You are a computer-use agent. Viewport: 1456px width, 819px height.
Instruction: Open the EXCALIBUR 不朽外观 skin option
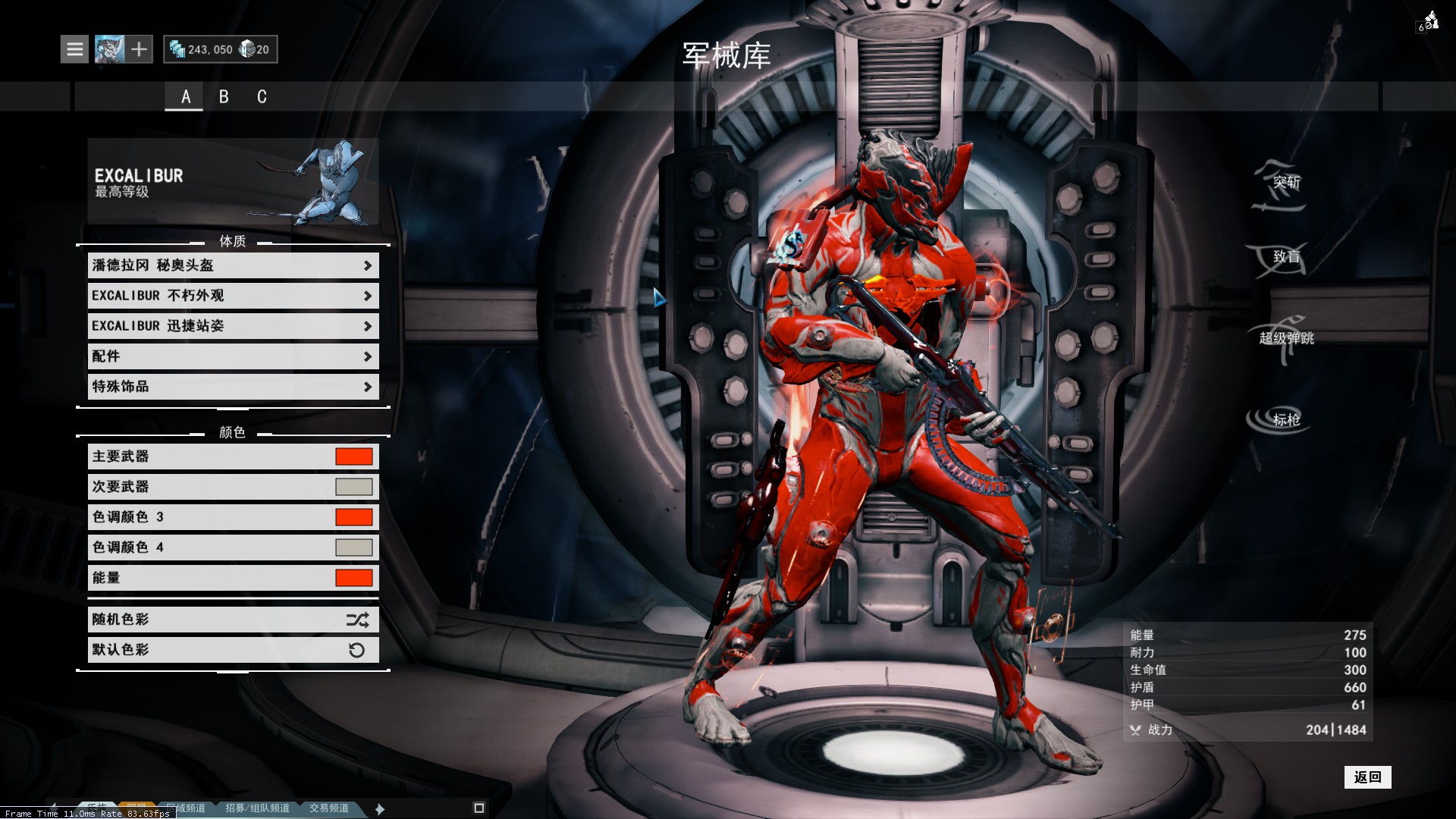click(233, 296)
